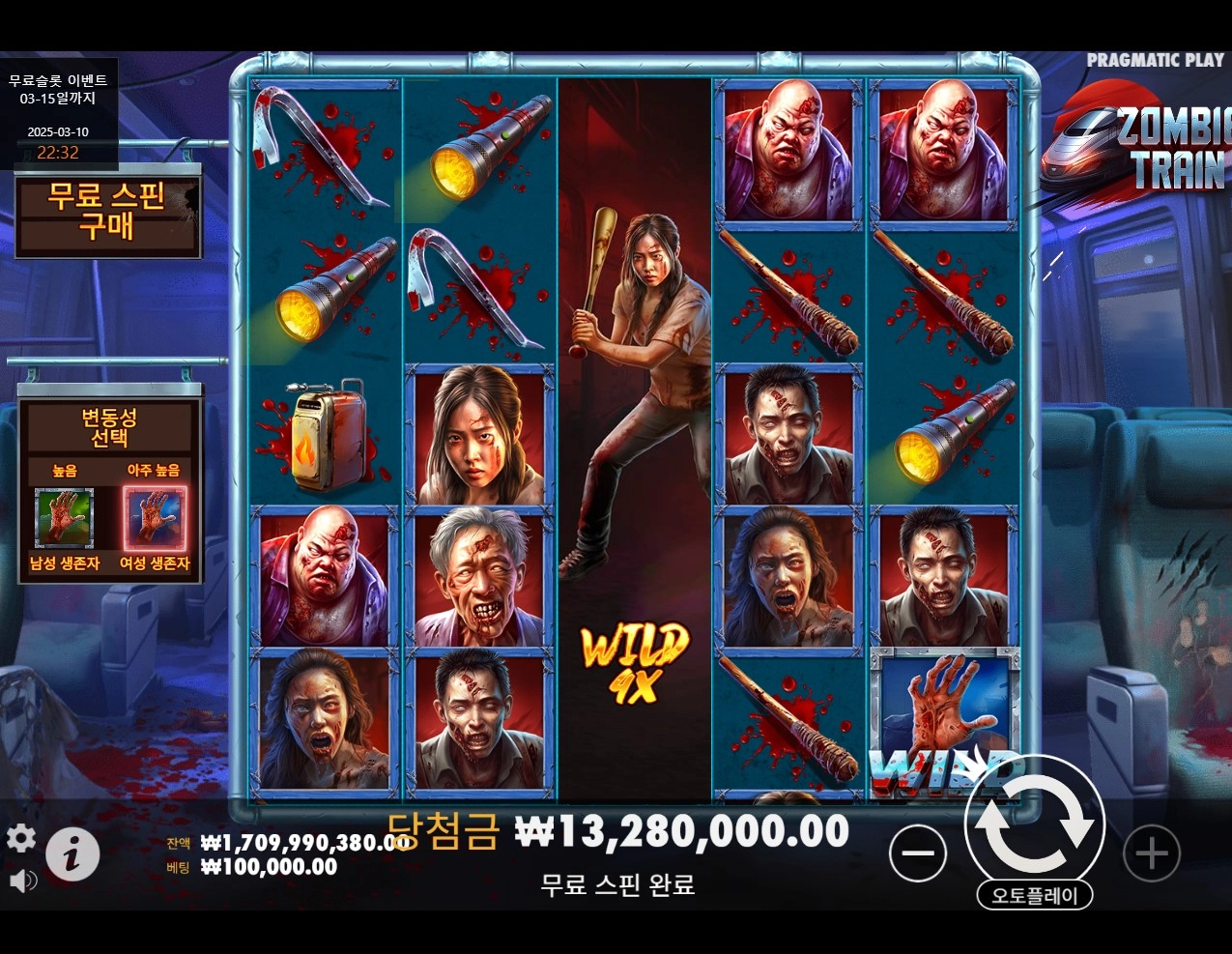Choose the 여성 생존자 very high volatility option
Image resolution: width=1232 pixels, height=954 pixels.
click(155, 519)
